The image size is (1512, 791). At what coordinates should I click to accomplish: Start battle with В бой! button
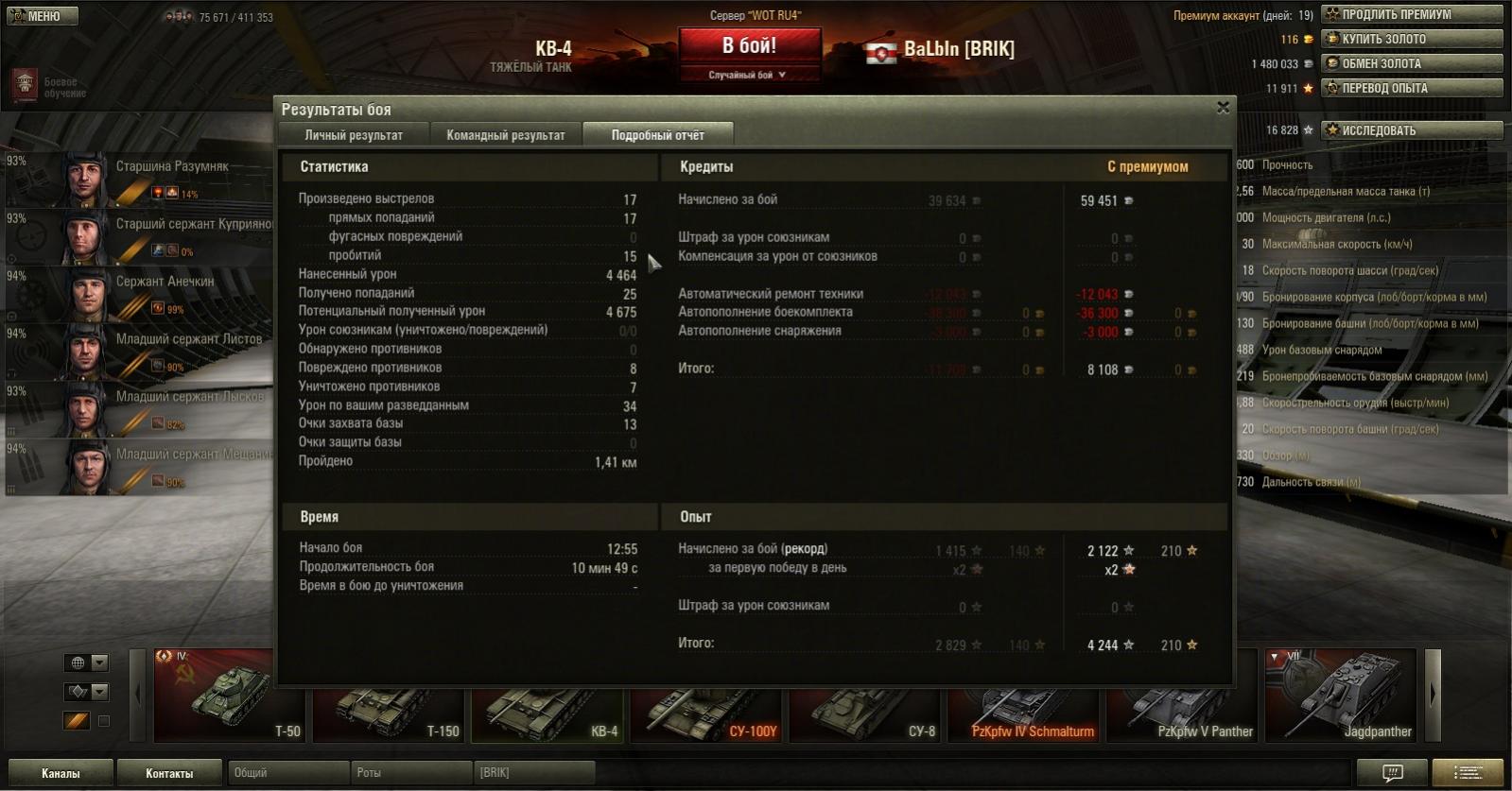pos(749,45)
